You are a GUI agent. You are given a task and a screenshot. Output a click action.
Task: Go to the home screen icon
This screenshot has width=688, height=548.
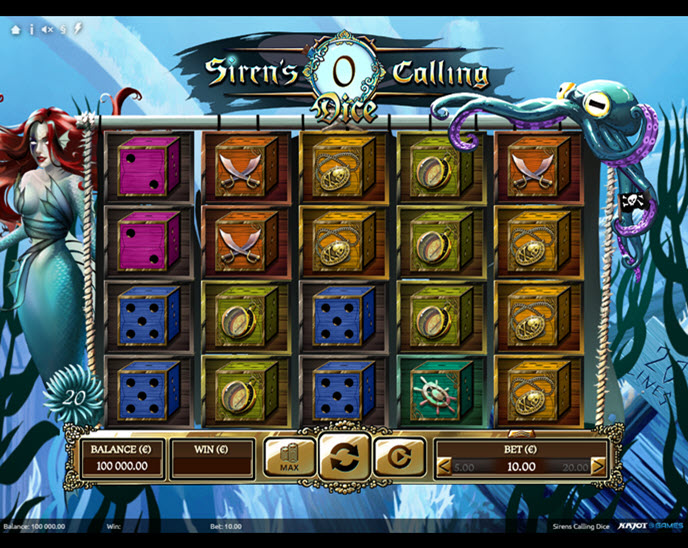15,30
